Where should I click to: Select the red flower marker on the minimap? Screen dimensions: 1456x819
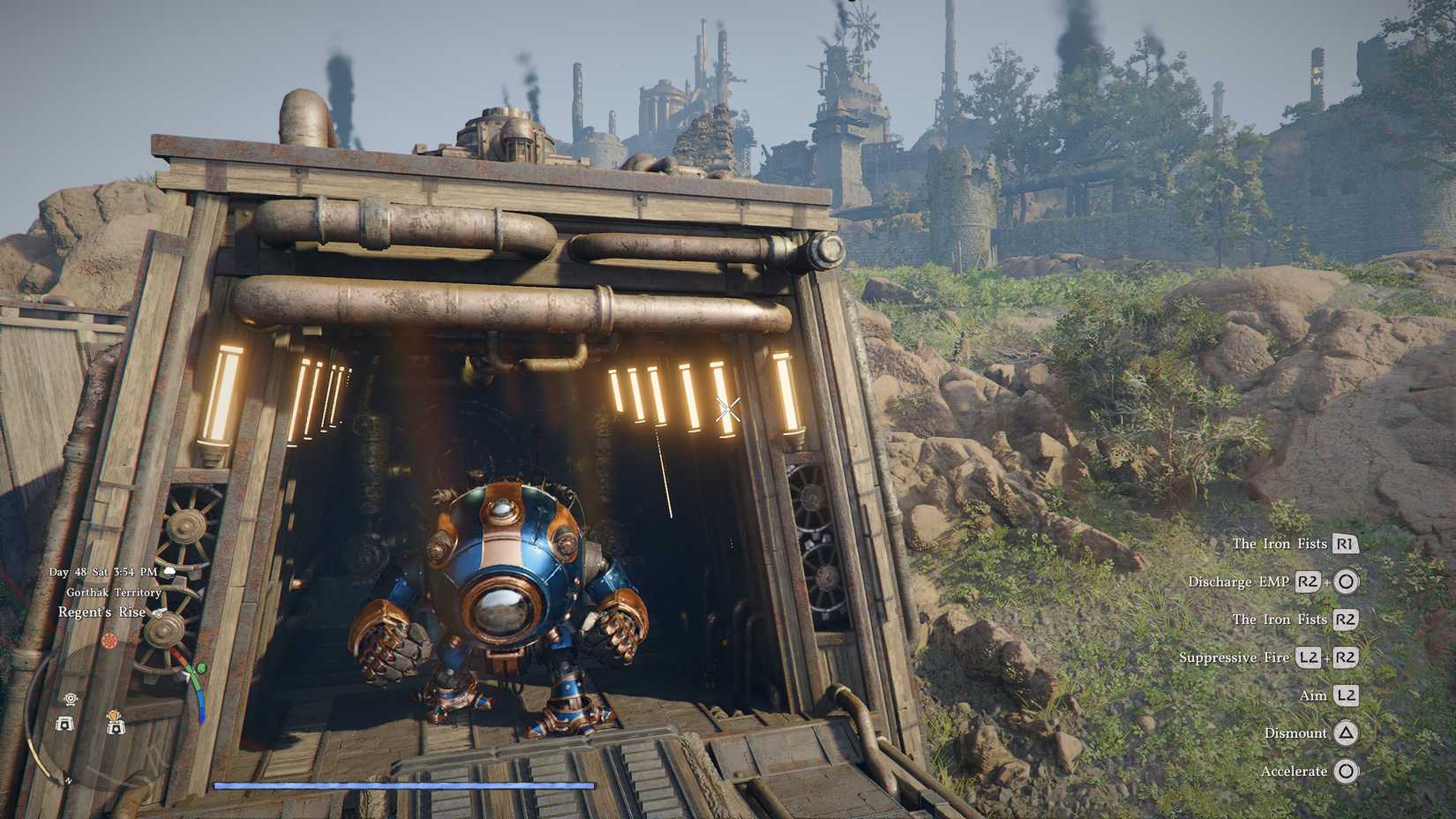tap(110, 640)
